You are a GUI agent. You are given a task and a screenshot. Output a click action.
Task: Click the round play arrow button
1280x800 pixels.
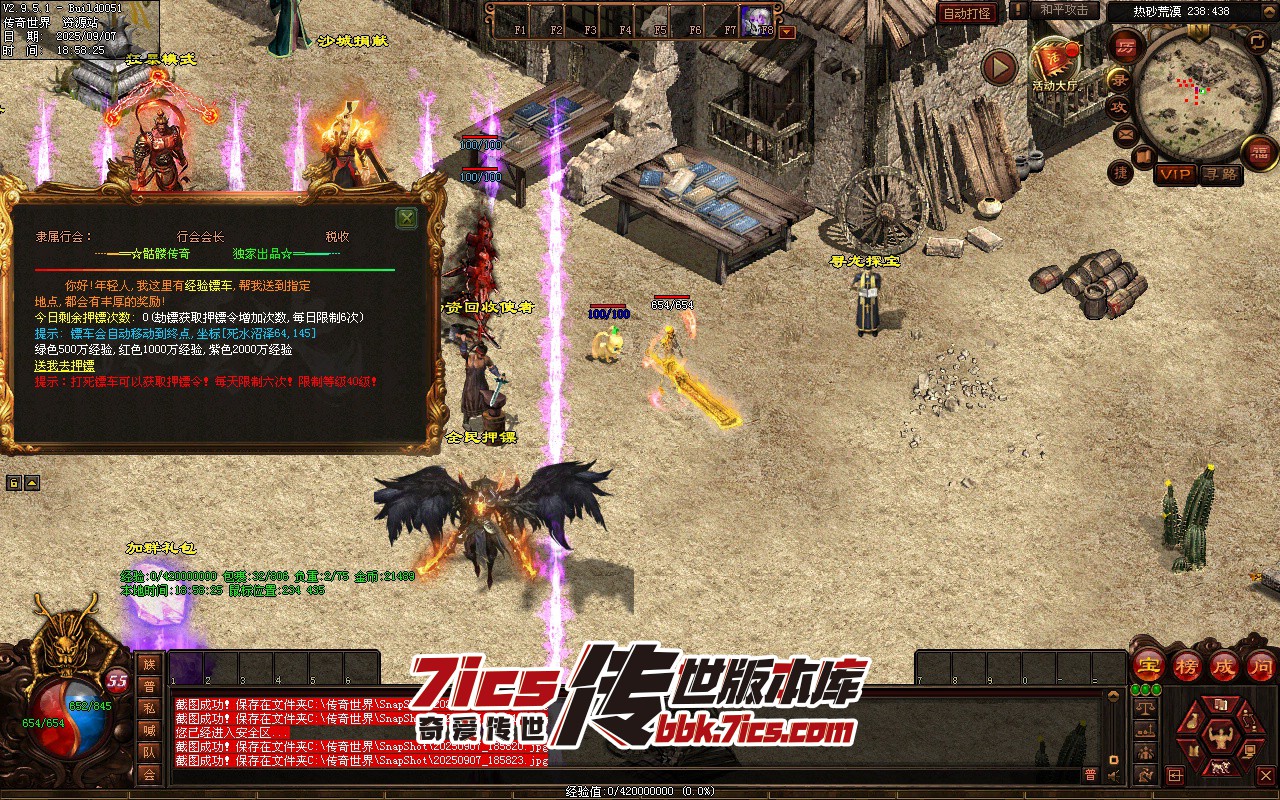998,67
